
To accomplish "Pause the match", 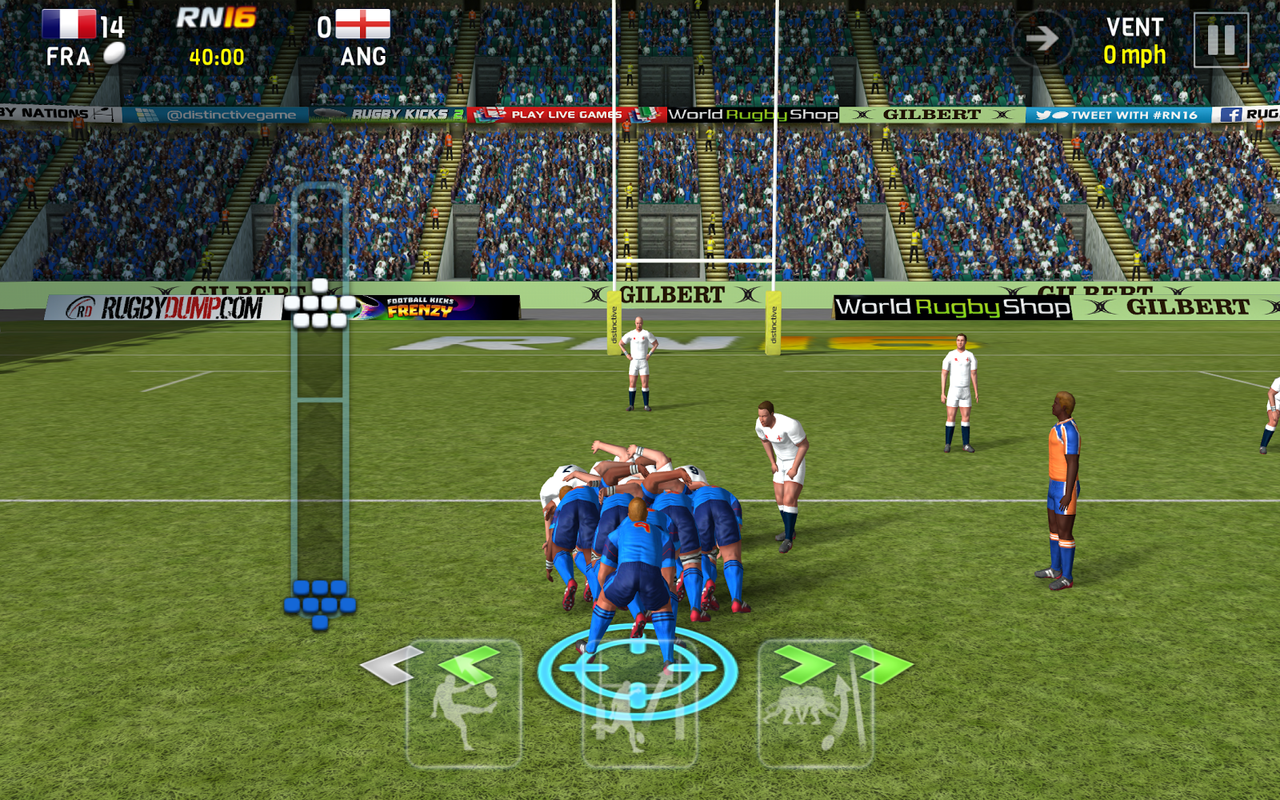I will (x=1220, y=40).
